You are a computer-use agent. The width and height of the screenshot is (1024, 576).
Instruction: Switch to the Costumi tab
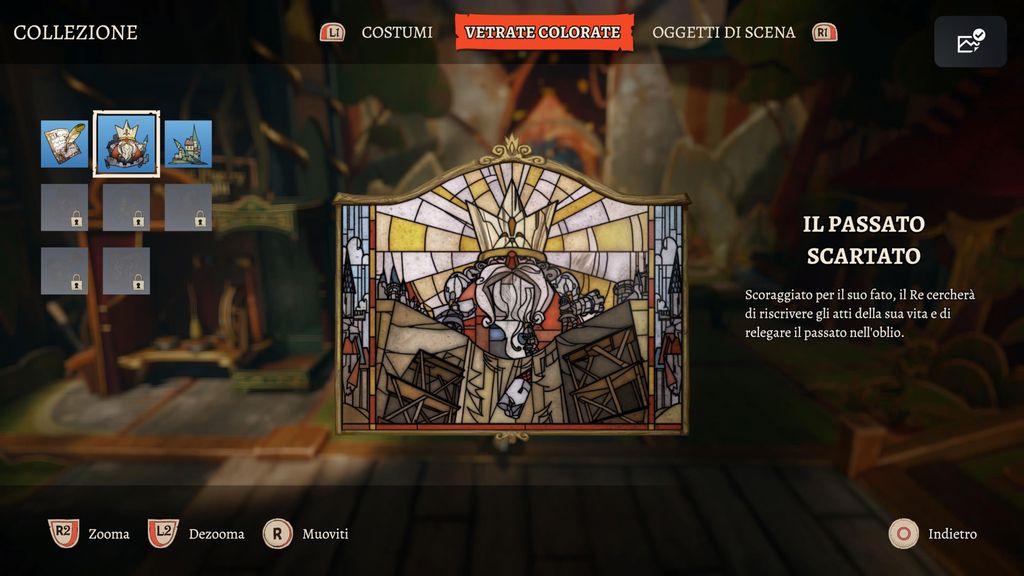397,32
